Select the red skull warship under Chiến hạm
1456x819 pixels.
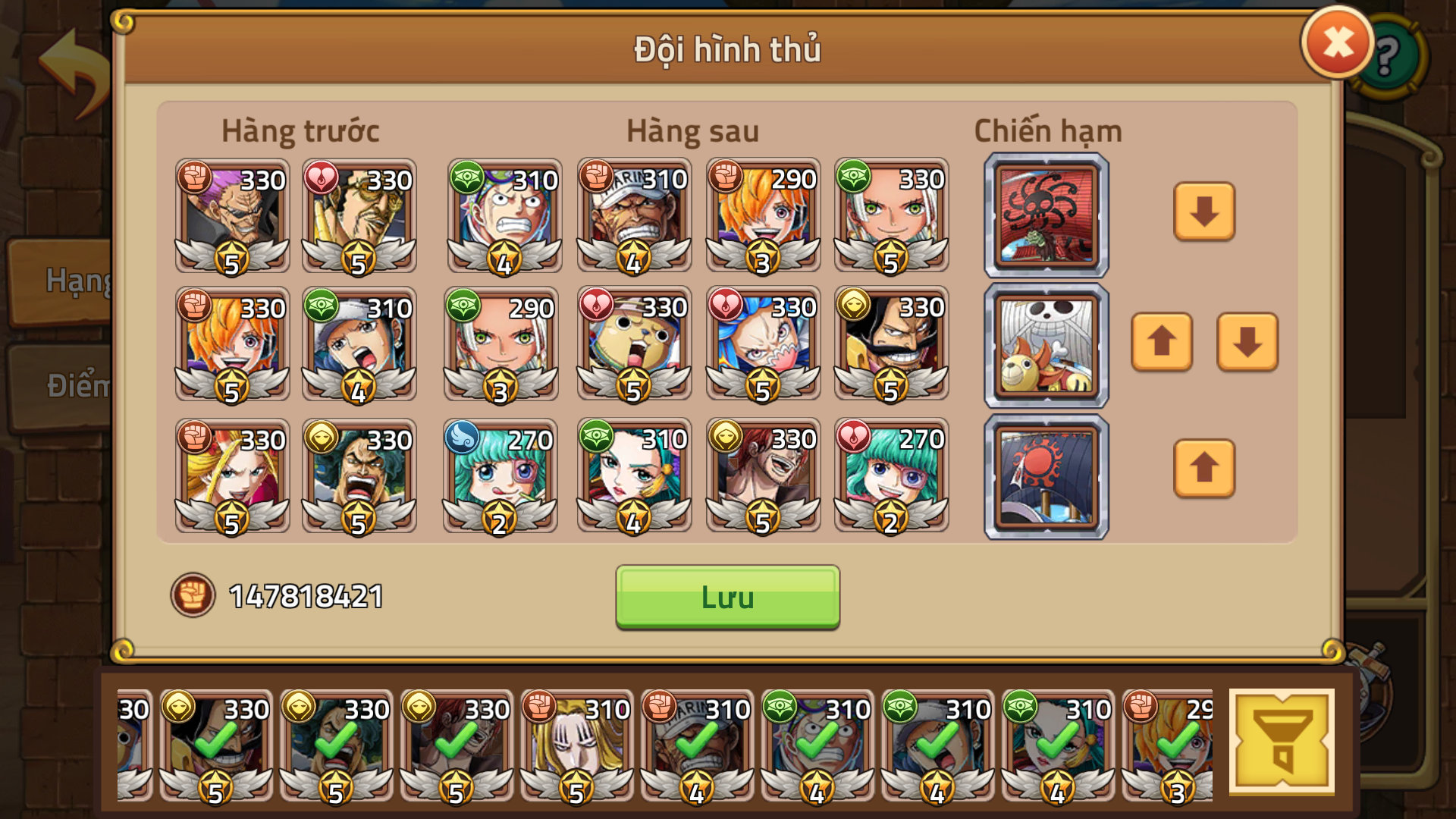(x=1046, y=215)
